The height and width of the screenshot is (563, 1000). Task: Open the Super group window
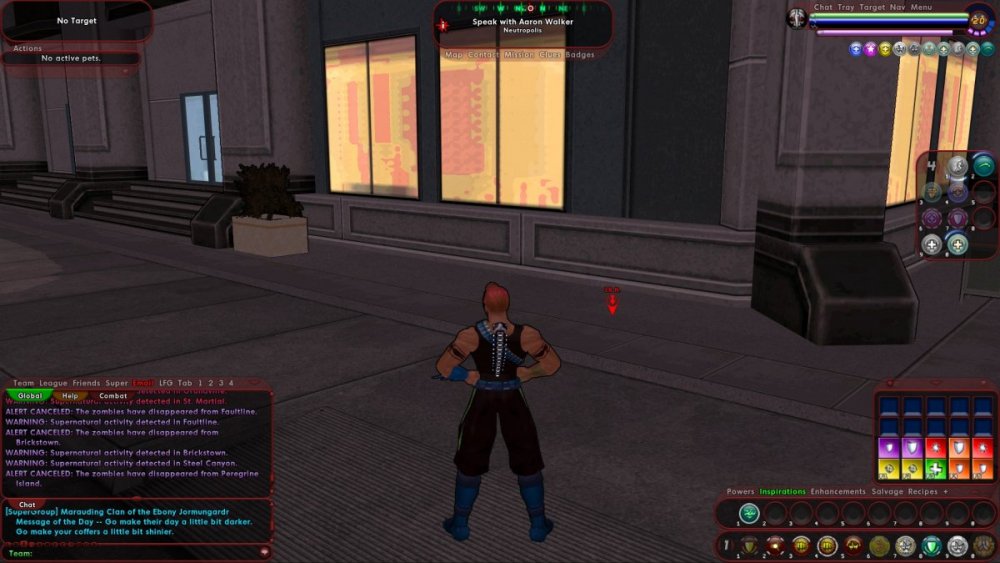[x=117, y=383]
